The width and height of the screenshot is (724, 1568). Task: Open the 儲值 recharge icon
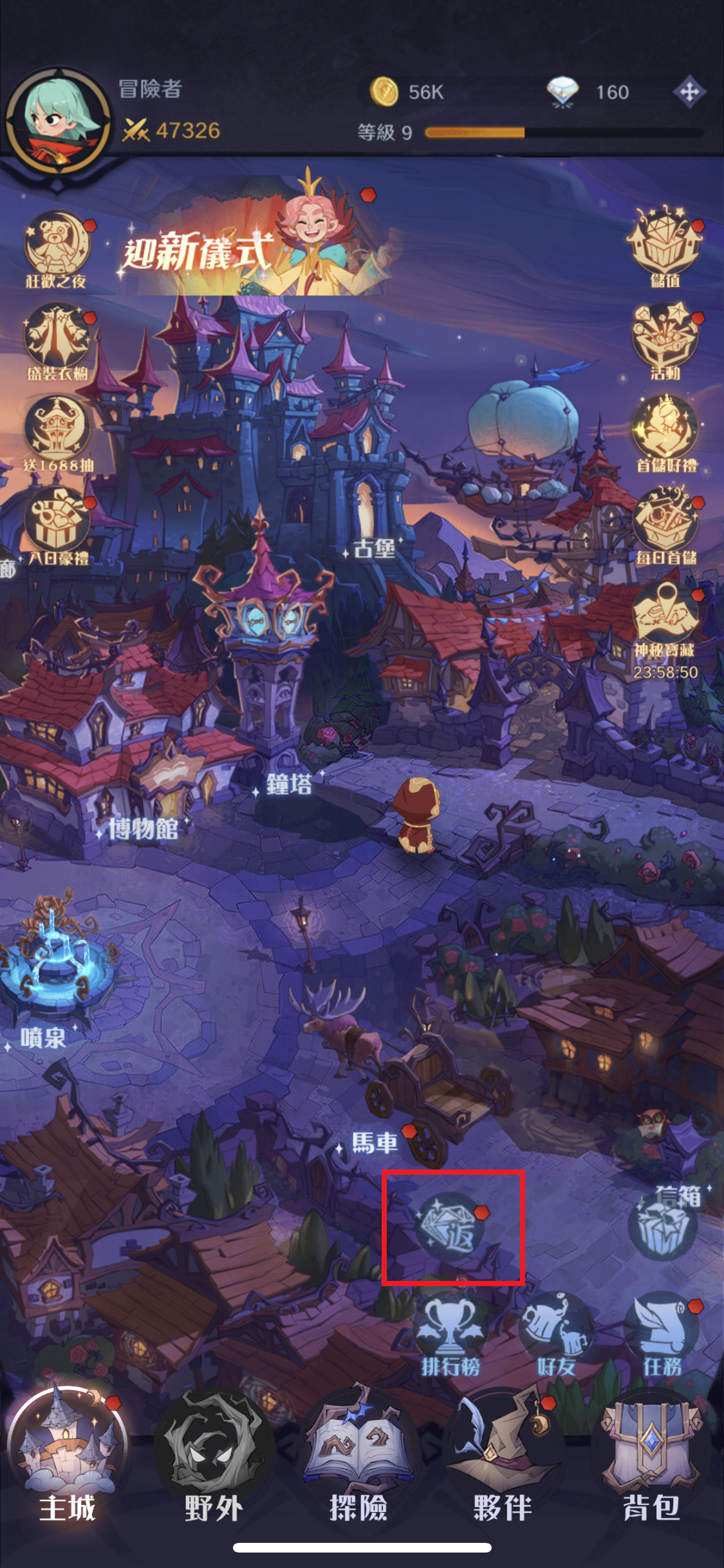[x=665, y=245]
